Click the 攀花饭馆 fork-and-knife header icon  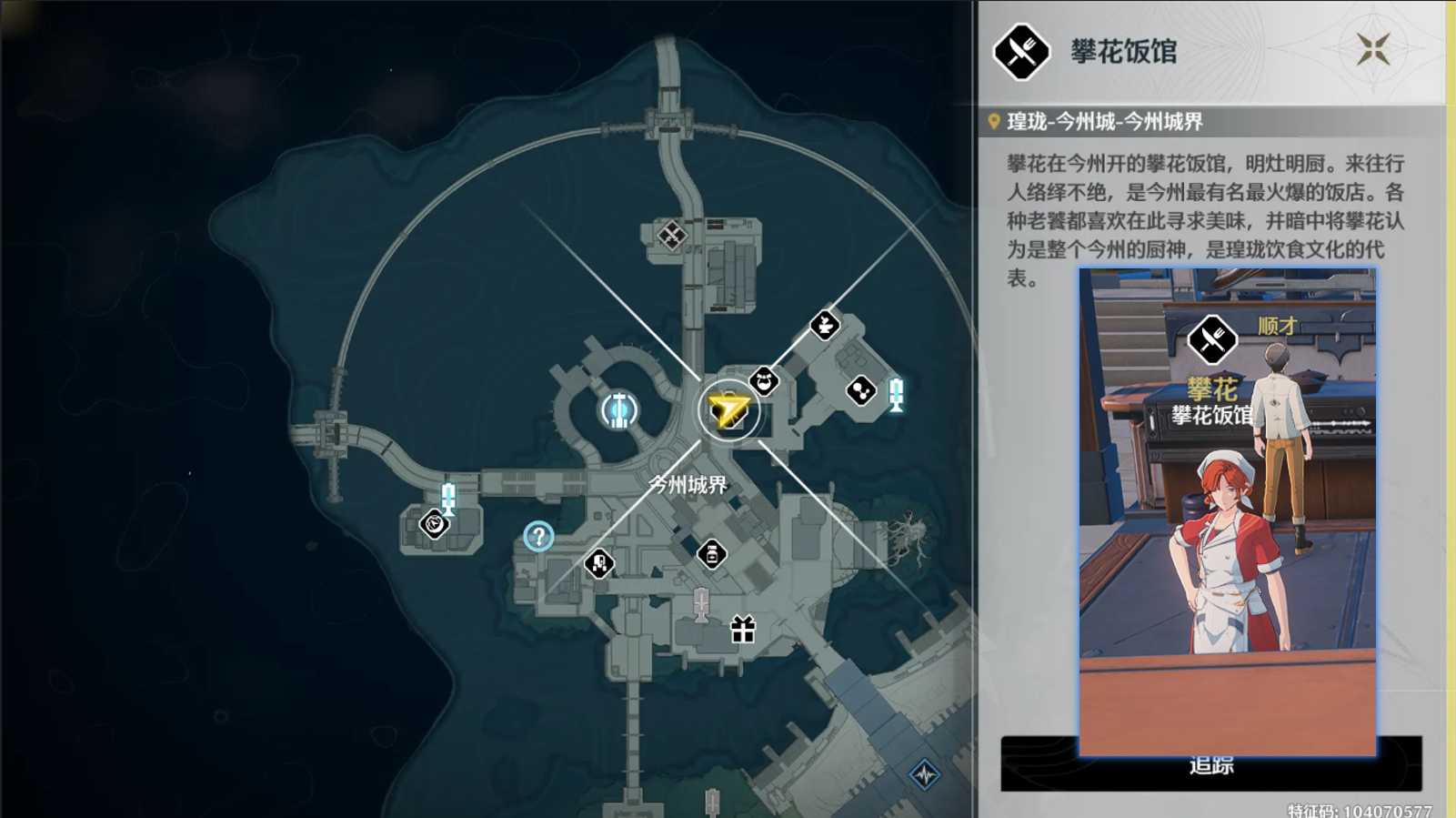pyautogui.click(x=1020, y=52)
